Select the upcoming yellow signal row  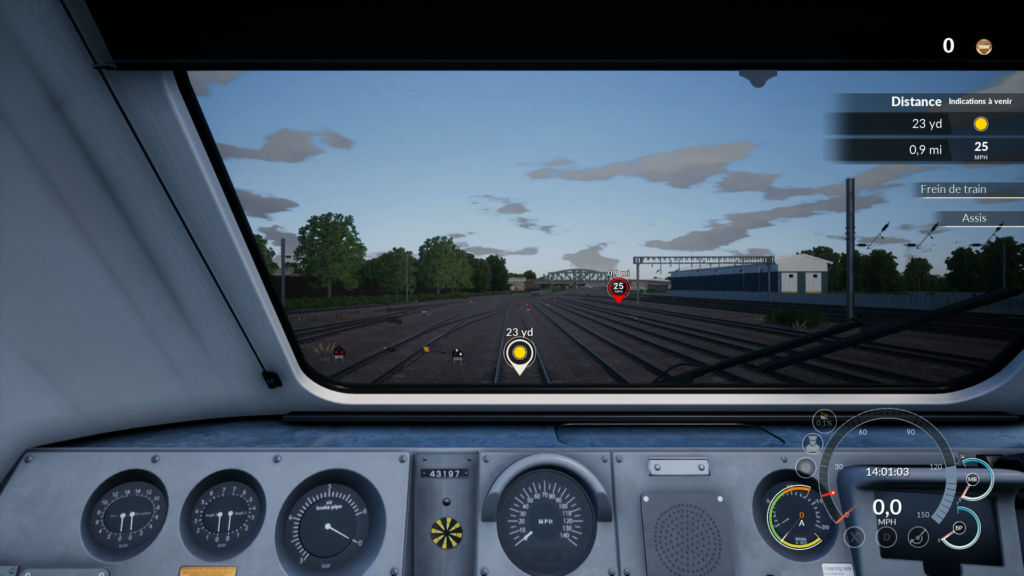coord(924,124)
